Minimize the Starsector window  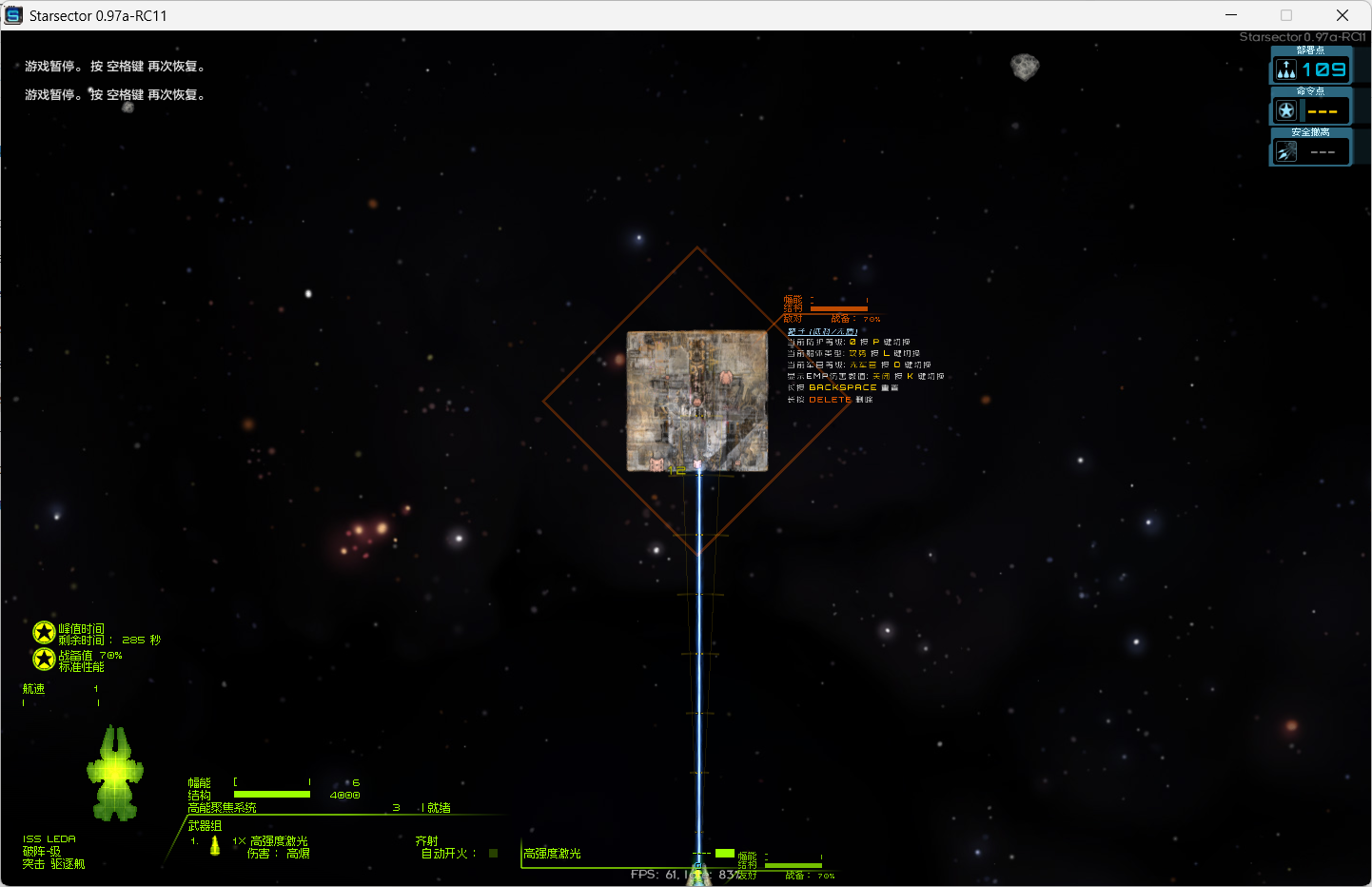(x=1231, y=15)
